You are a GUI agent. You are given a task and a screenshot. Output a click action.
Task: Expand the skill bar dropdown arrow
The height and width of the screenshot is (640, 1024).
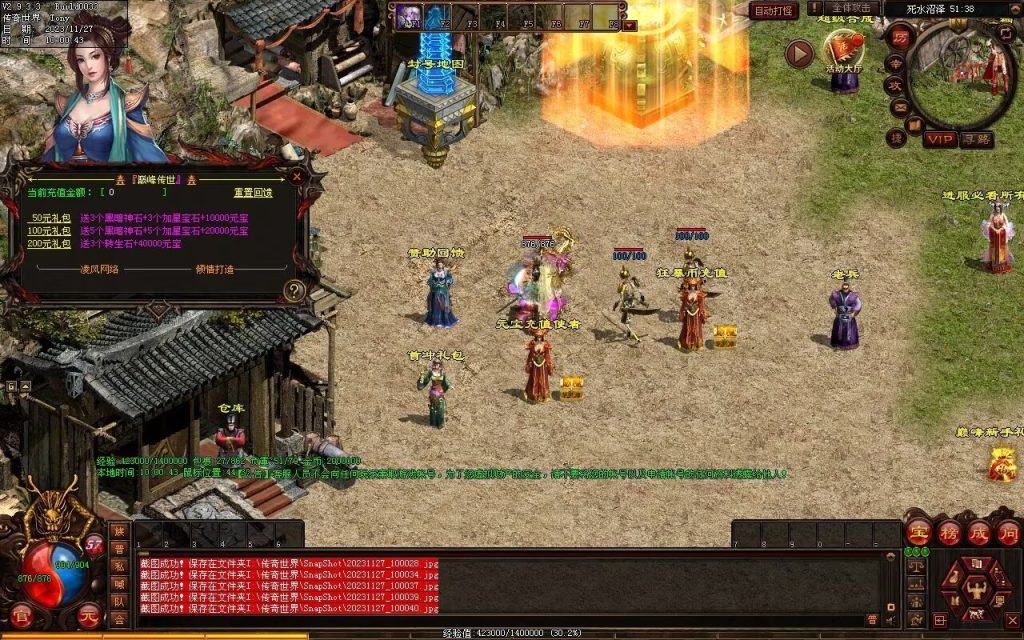point(630,25)
